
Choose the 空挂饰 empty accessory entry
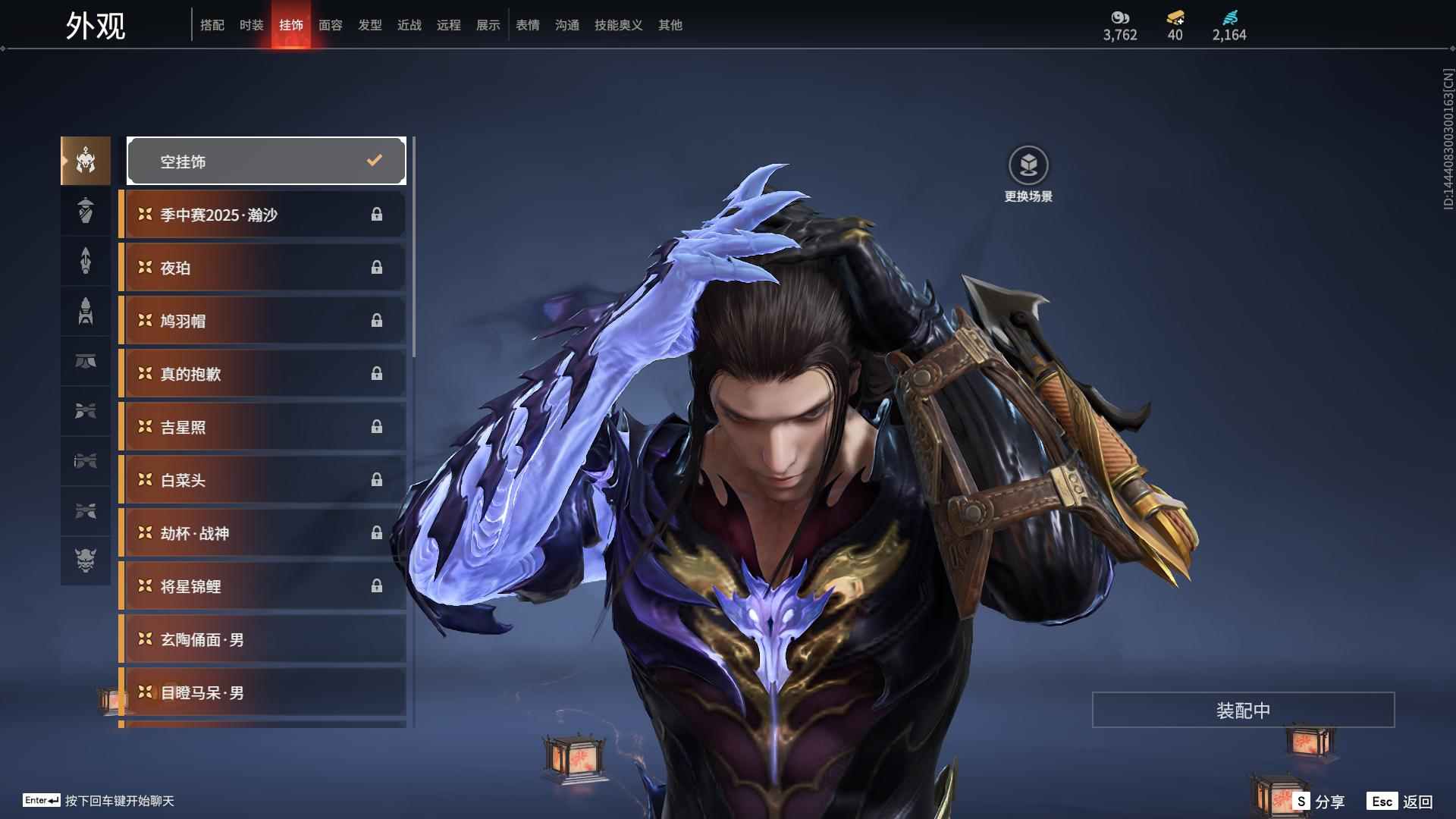click(x=266, y=161)
